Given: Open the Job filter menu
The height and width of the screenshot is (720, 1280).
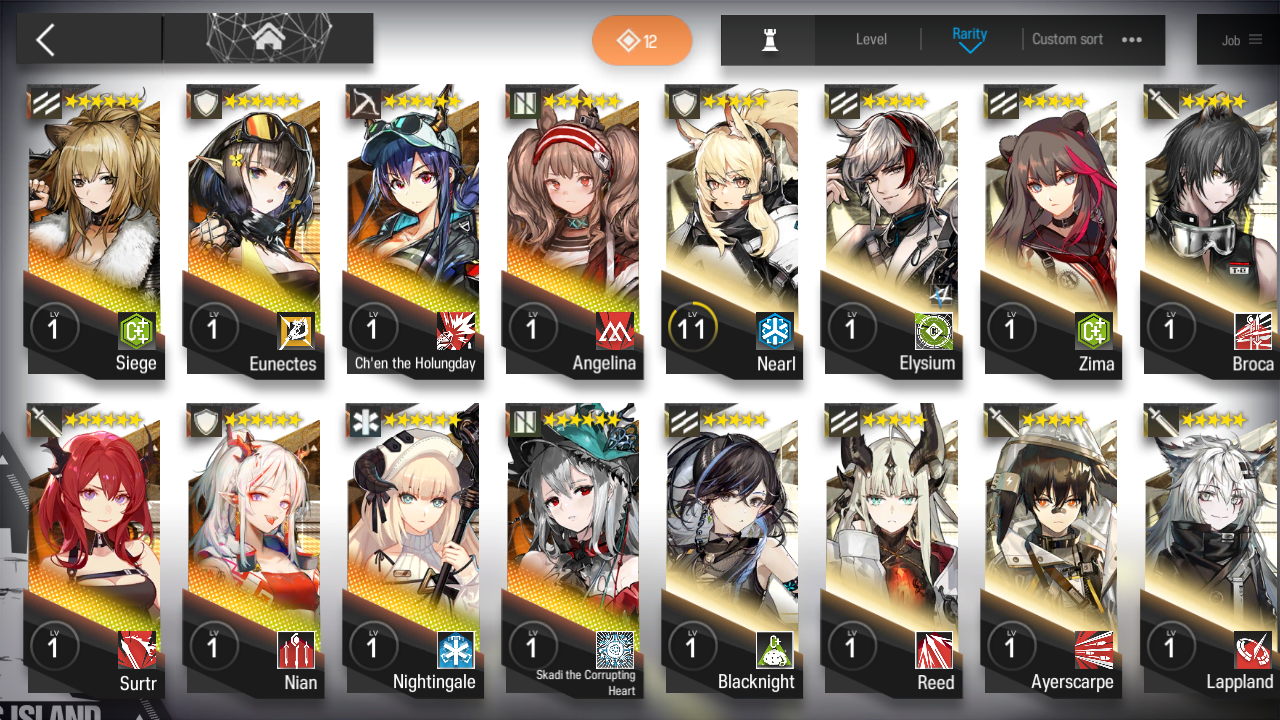Looking at the screenshot, I should (x=1240, y=40).
